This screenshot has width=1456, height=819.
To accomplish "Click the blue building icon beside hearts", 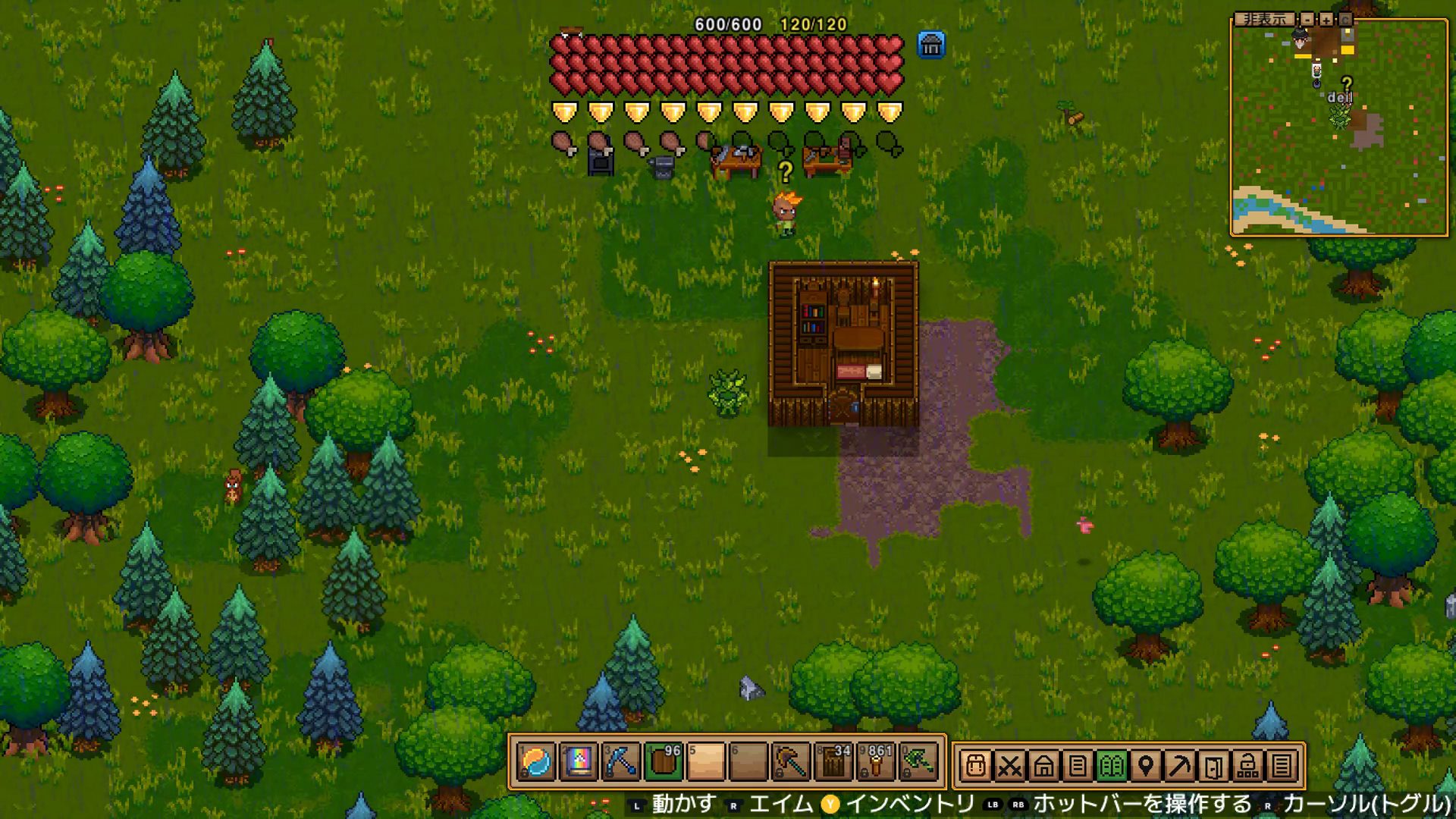I will (x=930, y=45).
